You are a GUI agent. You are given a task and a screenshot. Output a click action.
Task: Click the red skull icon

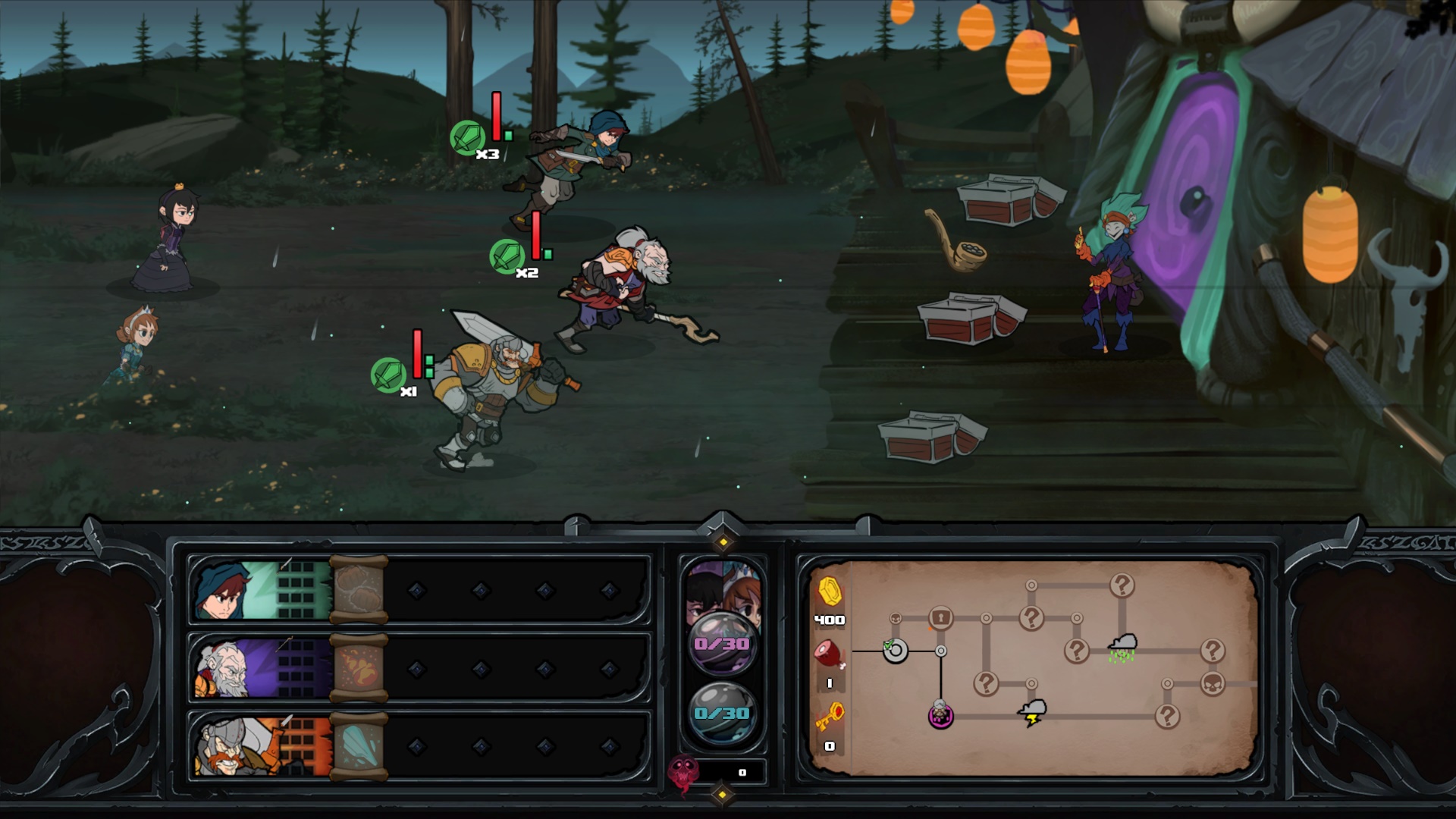683,773
